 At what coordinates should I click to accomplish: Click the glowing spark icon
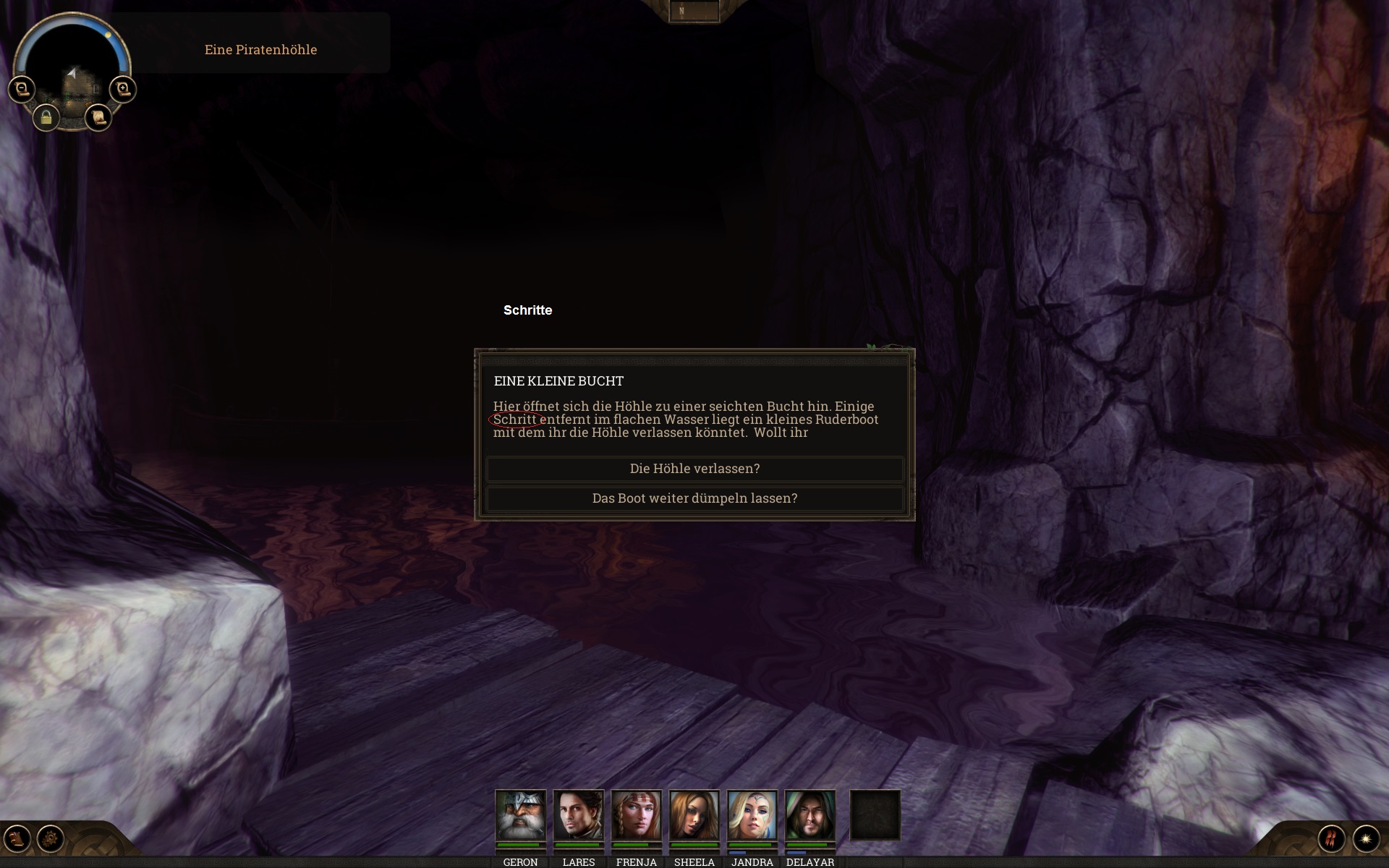pos(1366,838)
